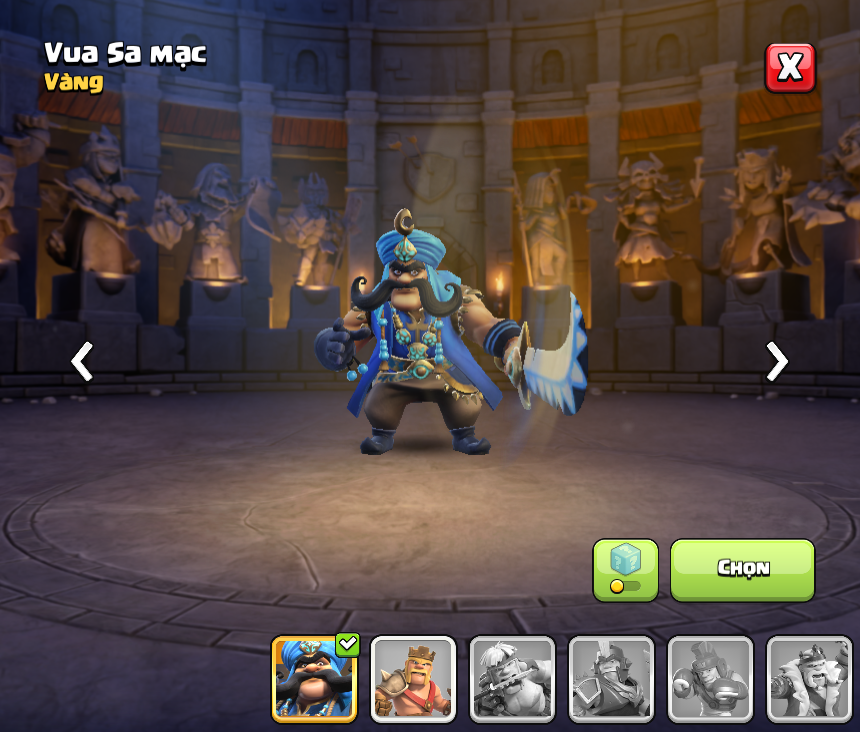This screenshot has width=860, height=732.
Task: Close the skin preview screen
Action: point(790,68)
